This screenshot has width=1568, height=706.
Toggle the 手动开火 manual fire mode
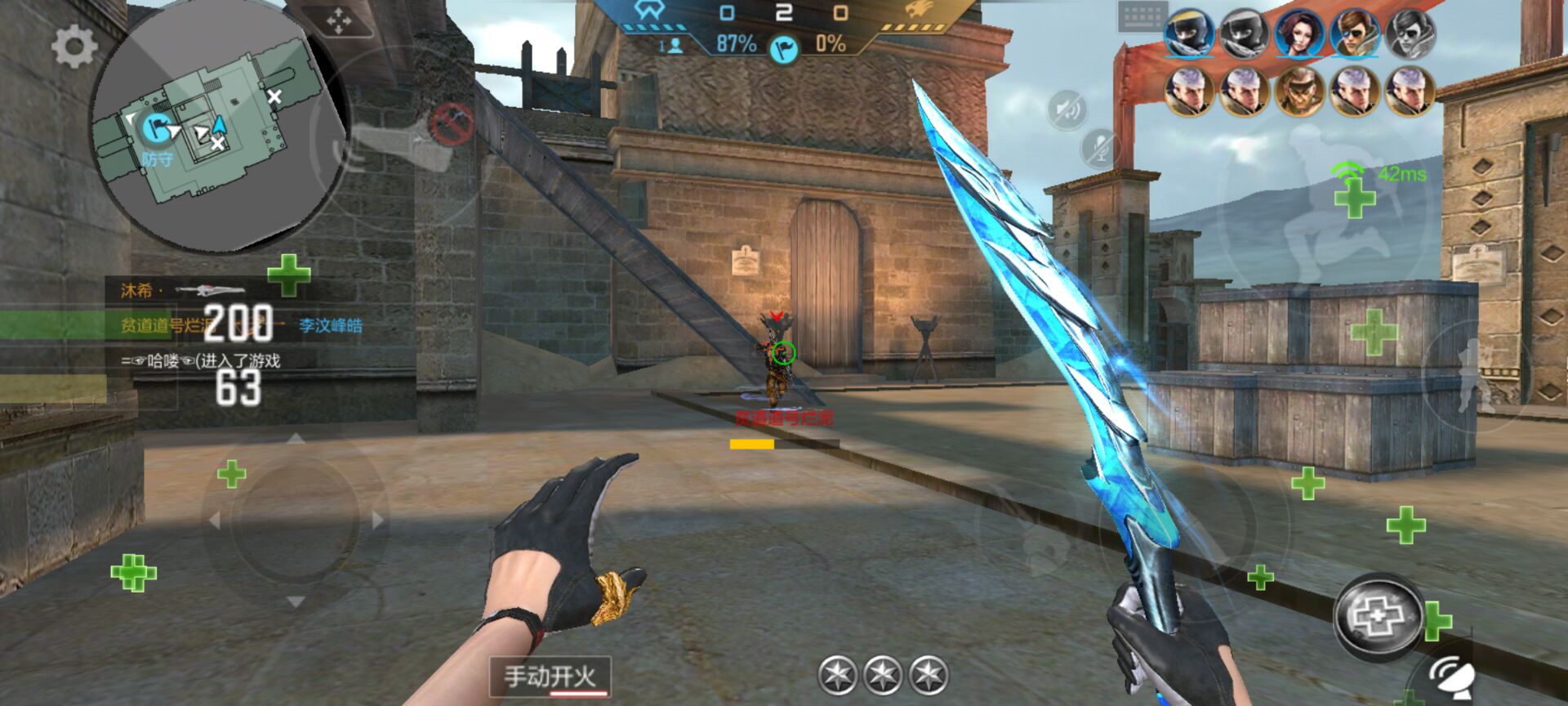click(550, 677)
